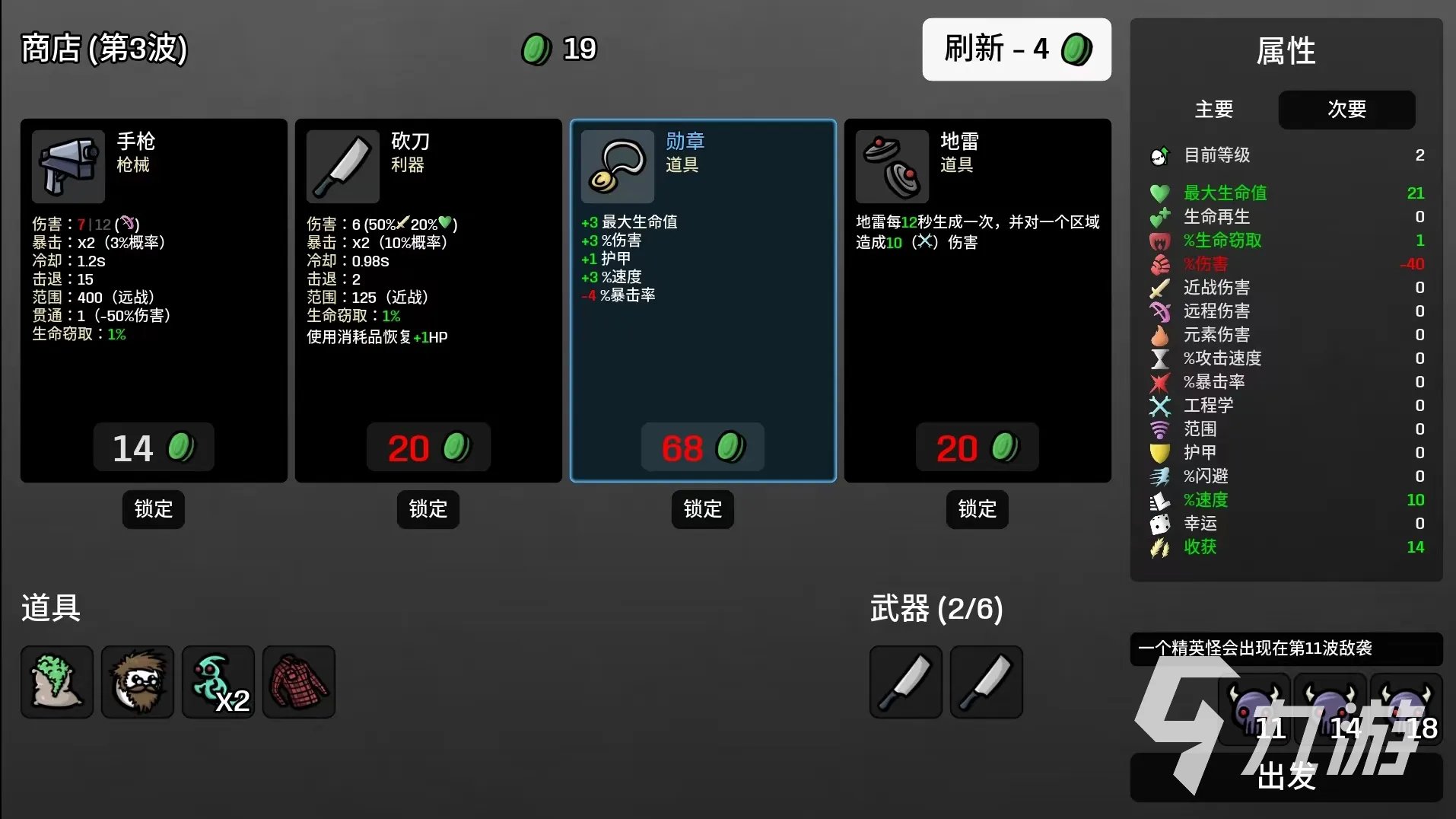Select the bearded mask item icon
Image resolution: width=1456 pixels, height=819 pixels.
tap(138, 682)
